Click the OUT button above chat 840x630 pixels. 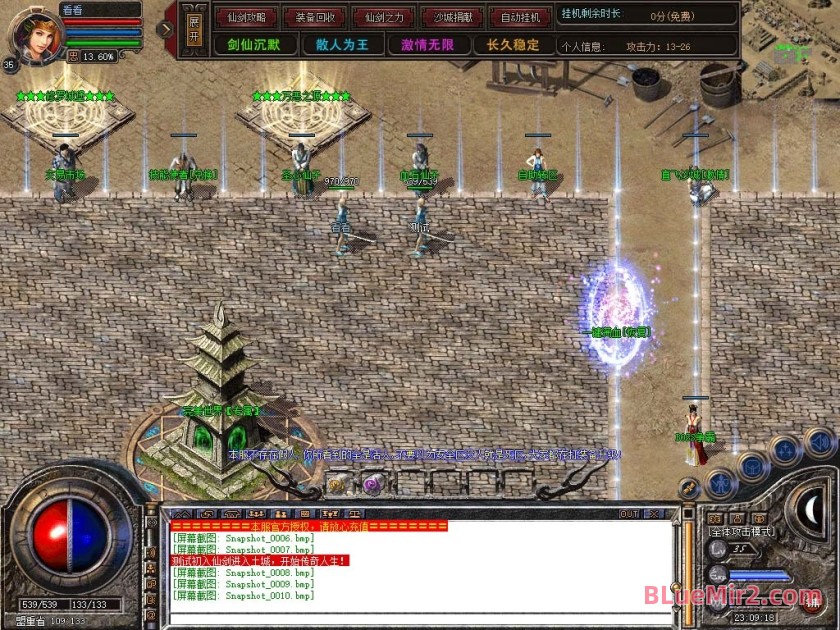click(629, 514)
